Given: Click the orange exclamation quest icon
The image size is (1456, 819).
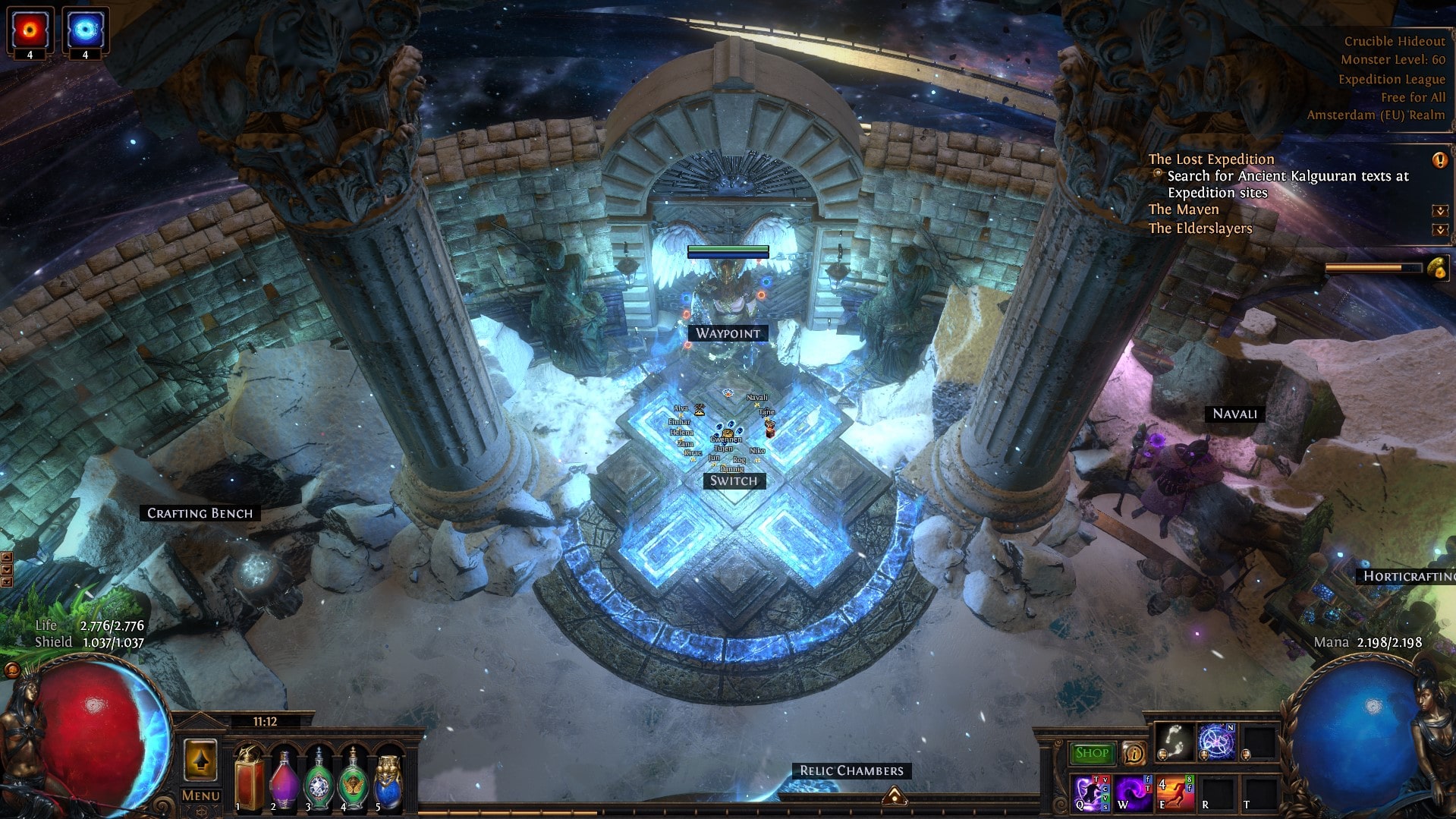Looking at the screenshot, I should (1439, 159).
